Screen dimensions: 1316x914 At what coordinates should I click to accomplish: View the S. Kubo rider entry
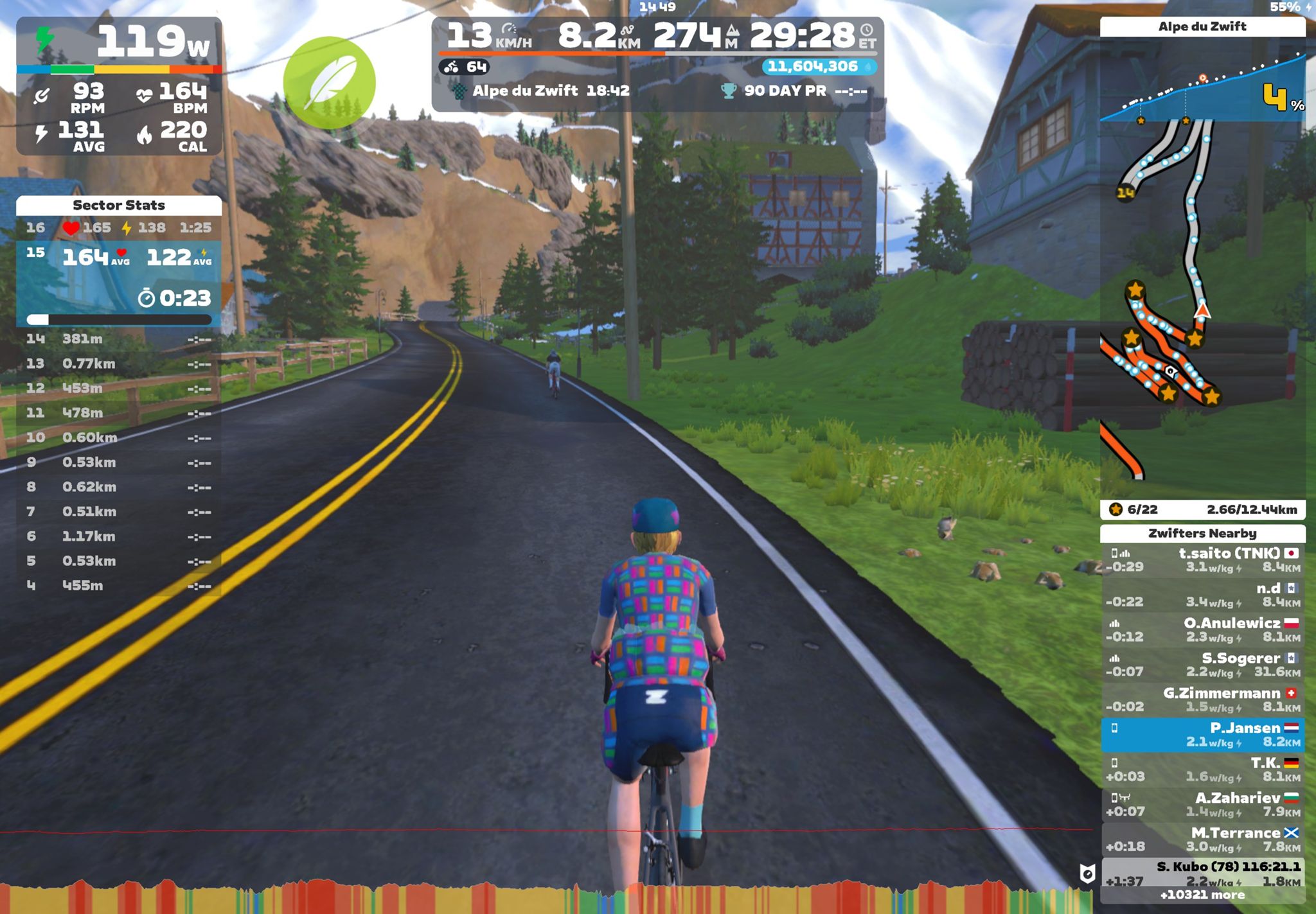point(1203,872)
